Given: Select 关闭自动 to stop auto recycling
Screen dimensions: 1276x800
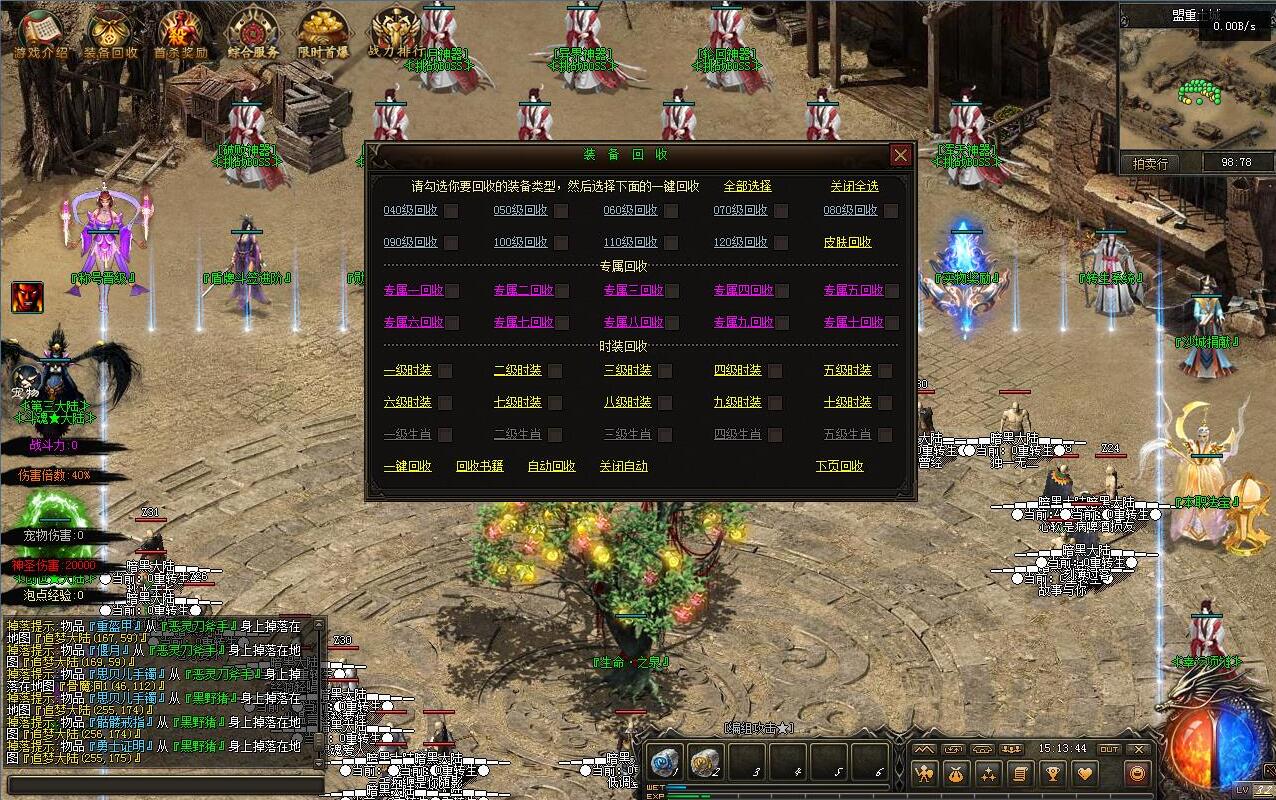Looking at the screenshot, I should (x=623, y=466).
